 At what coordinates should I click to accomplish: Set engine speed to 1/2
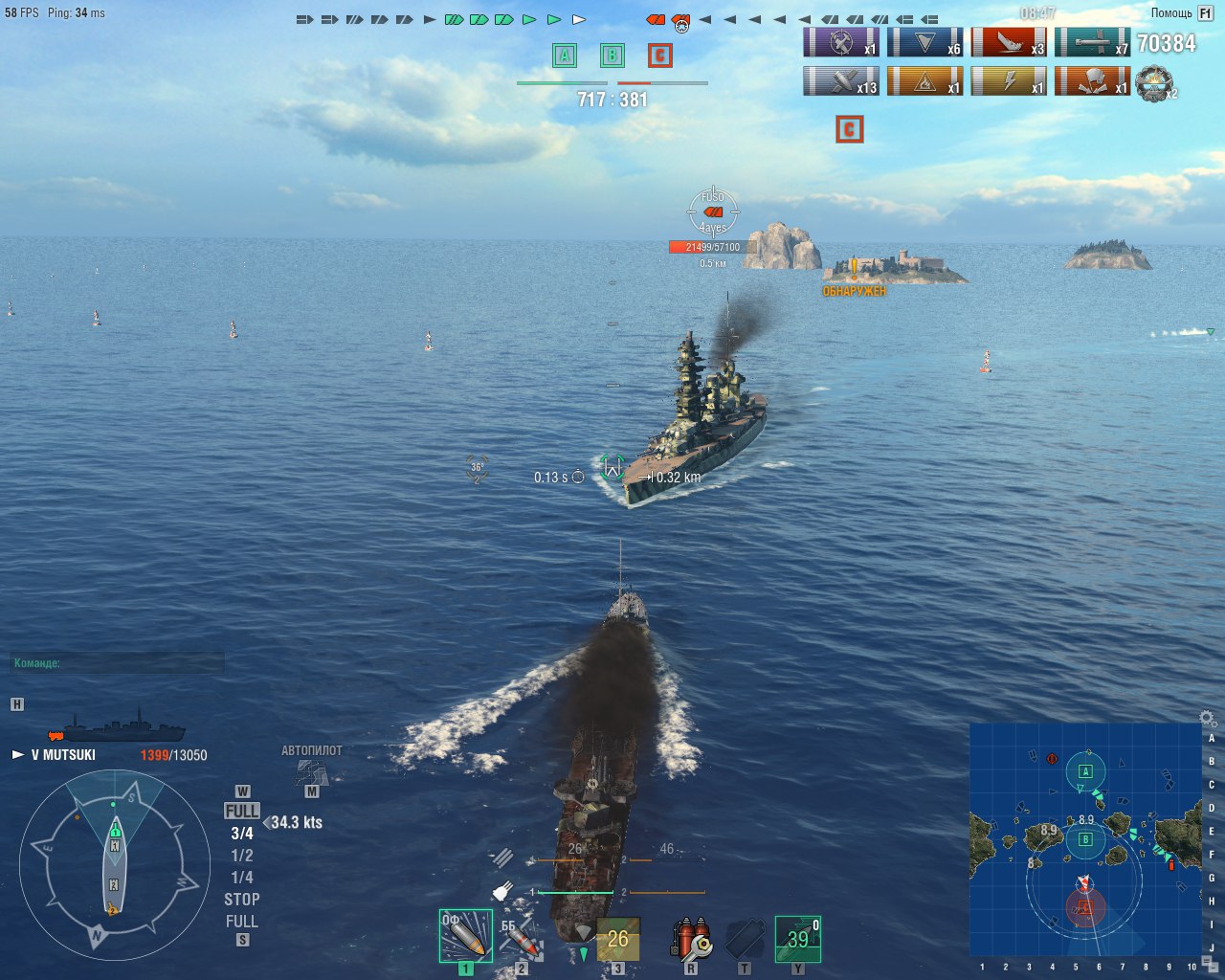pos(241,856)
